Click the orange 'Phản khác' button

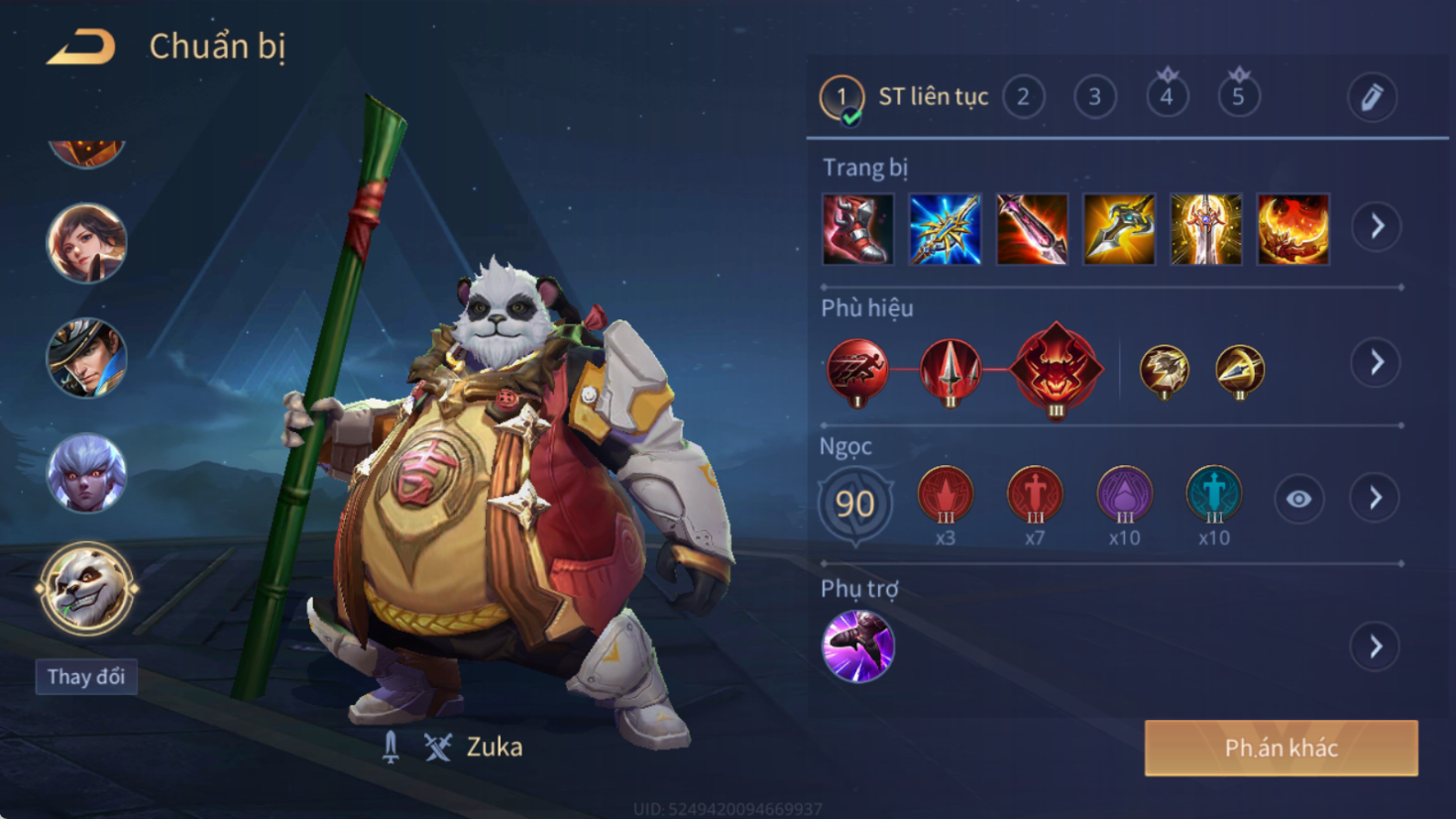tap(1281, 748)
